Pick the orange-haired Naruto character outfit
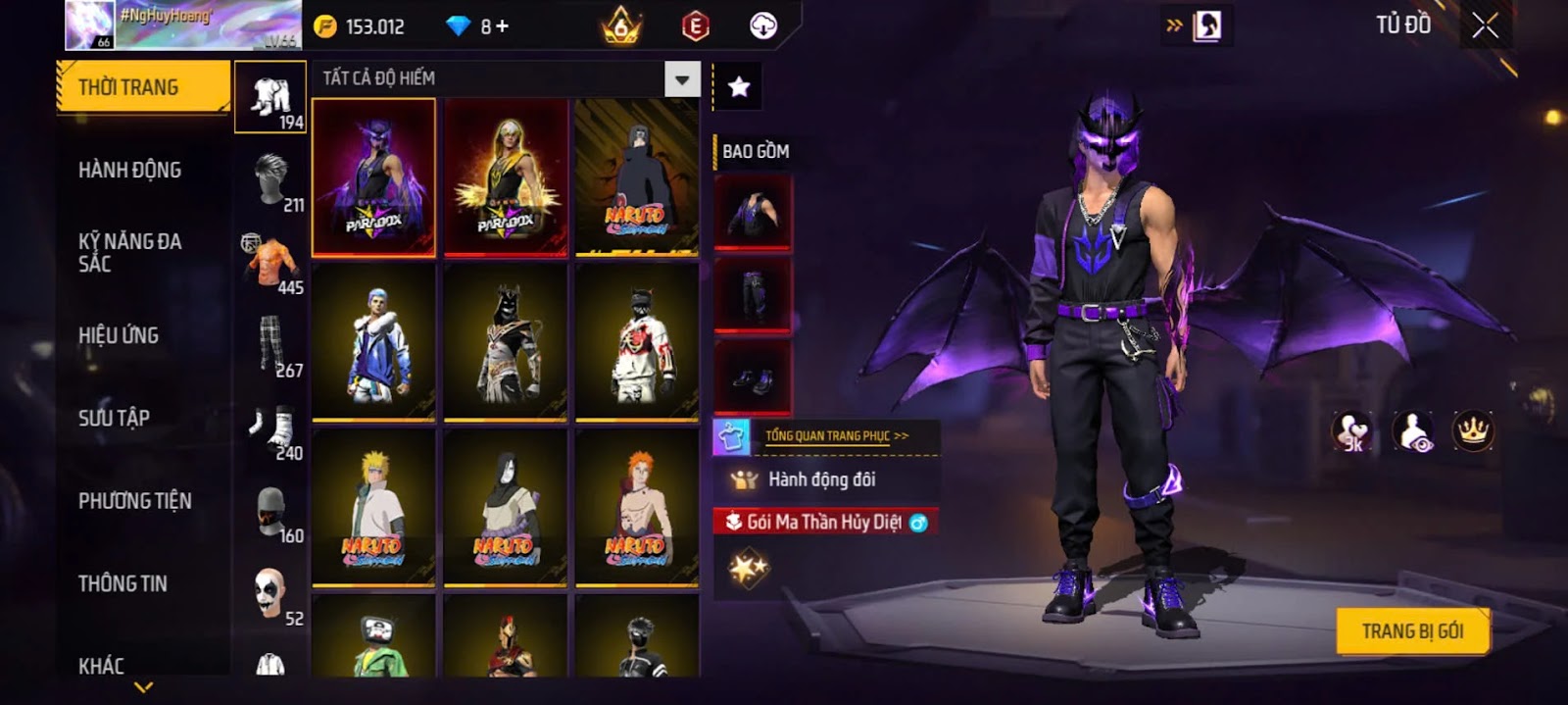The image size is (1568, 705). click(637, 508)
